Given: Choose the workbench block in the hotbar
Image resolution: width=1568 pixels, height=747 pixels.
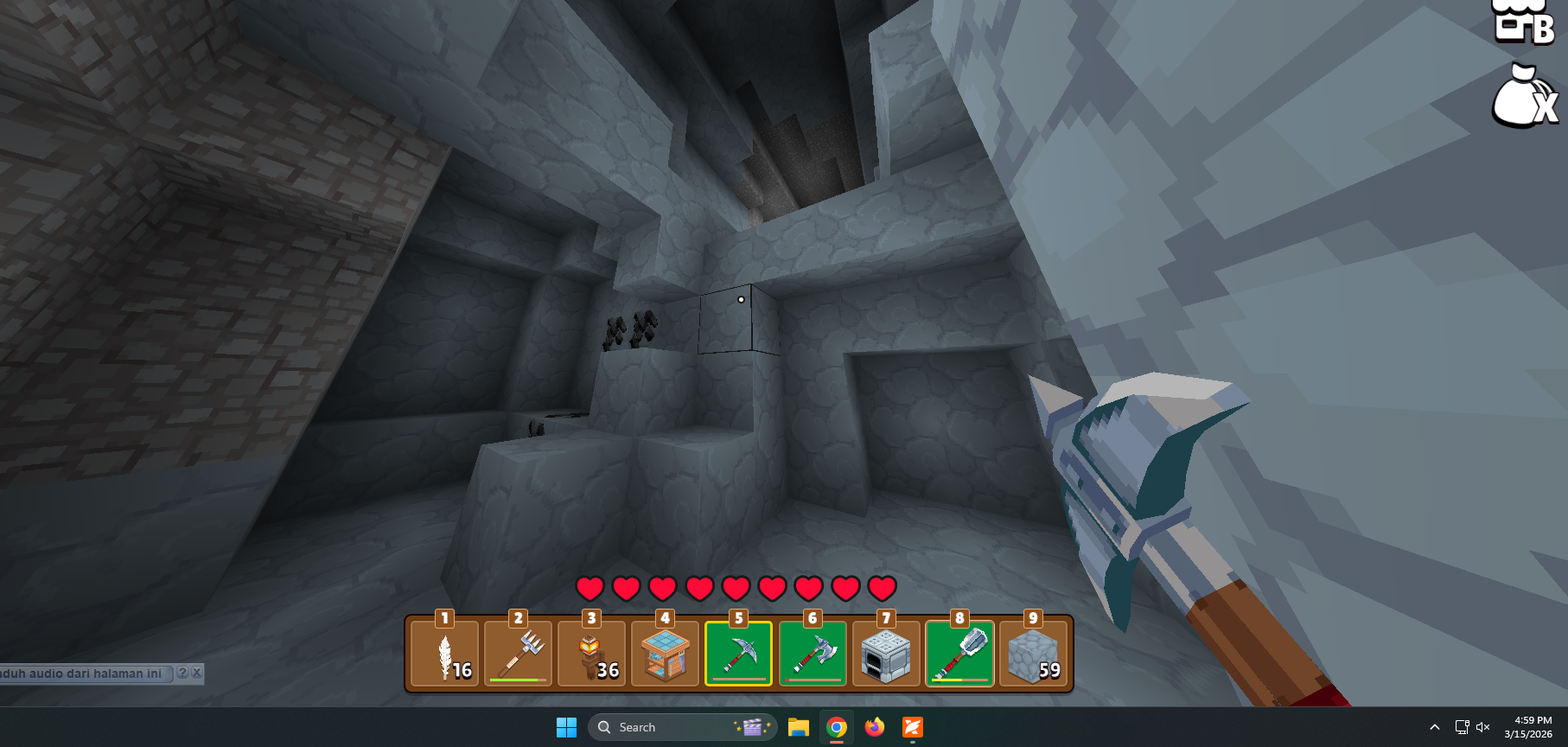Looking at the screenshot, I should [665, 654].
